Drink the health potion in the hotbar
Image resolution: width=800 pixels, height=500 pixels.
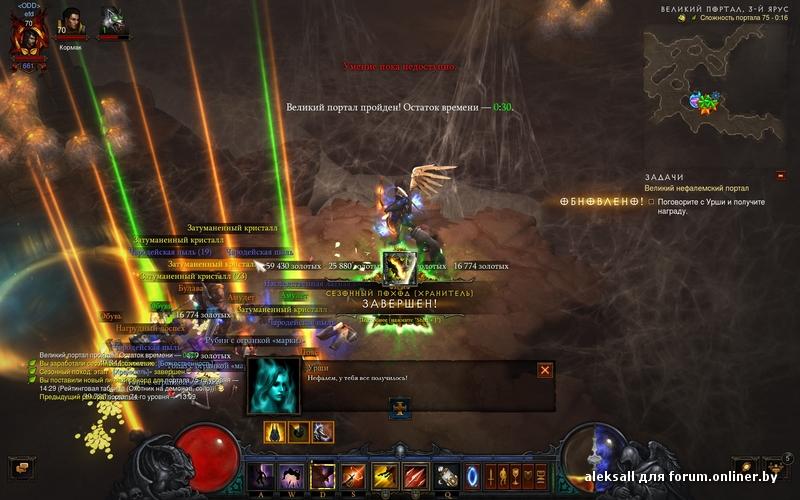(x=446, y=475)
